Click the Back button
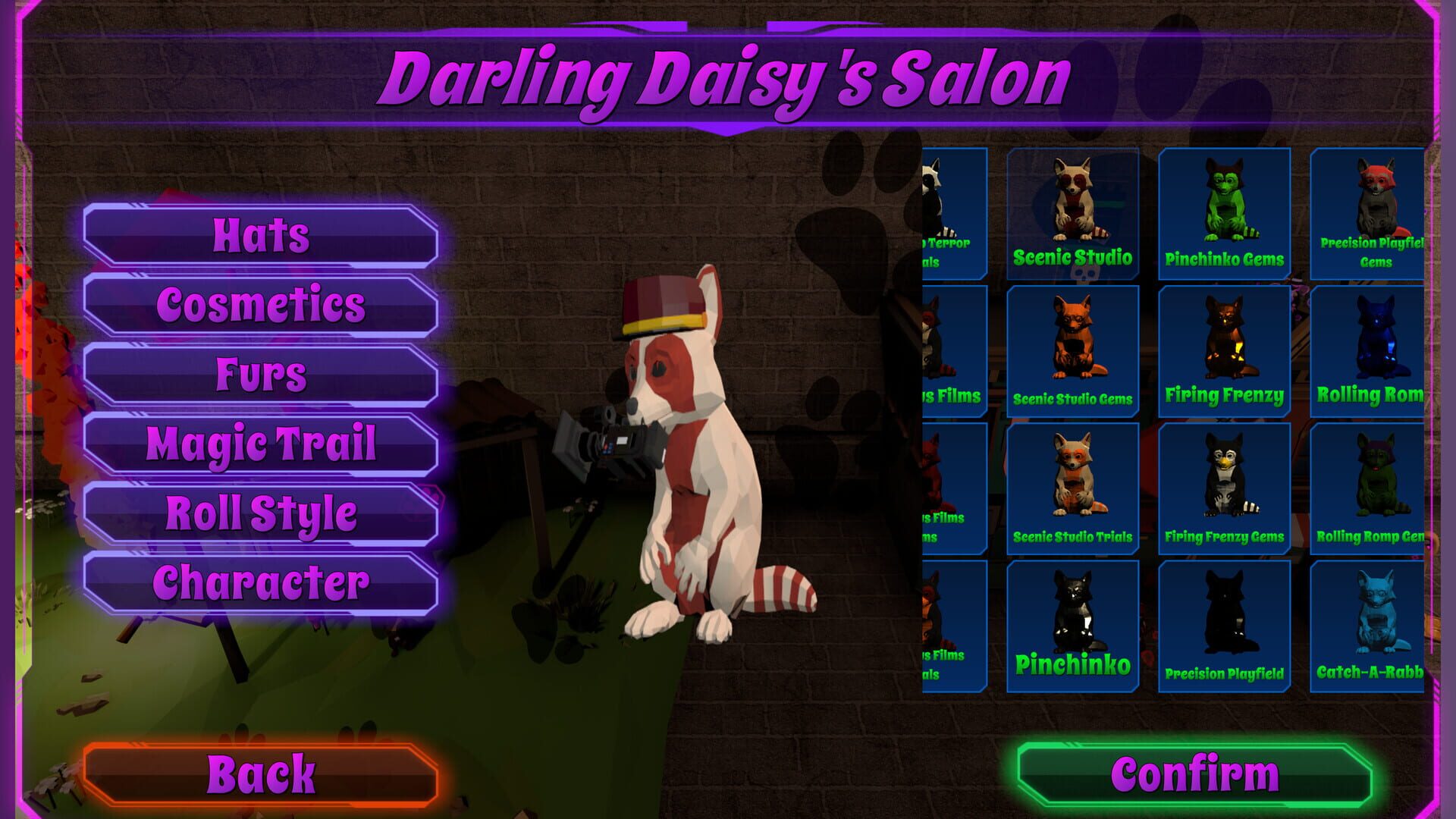1456x819 pixels. 264,773
